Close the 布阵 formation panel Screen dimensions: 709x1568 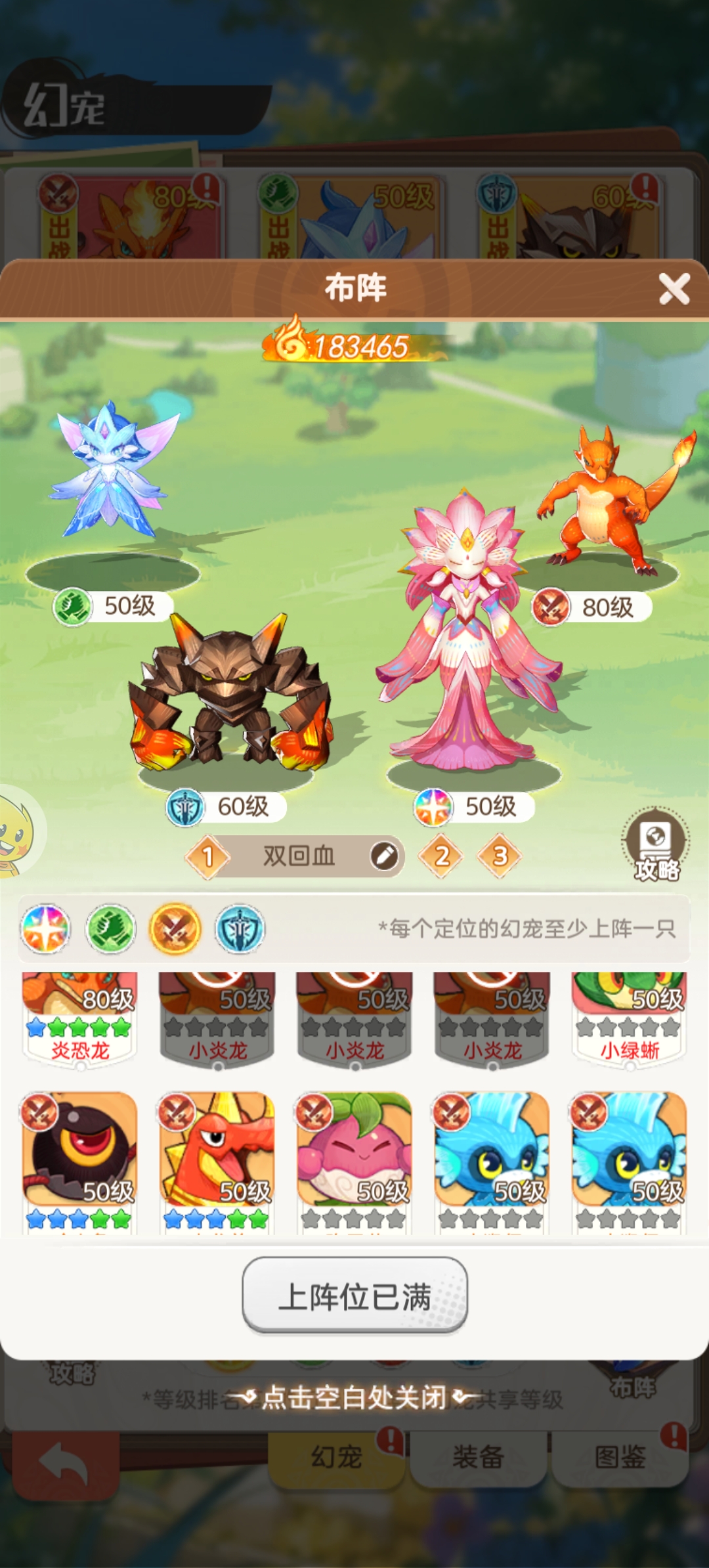click(674, 289)
